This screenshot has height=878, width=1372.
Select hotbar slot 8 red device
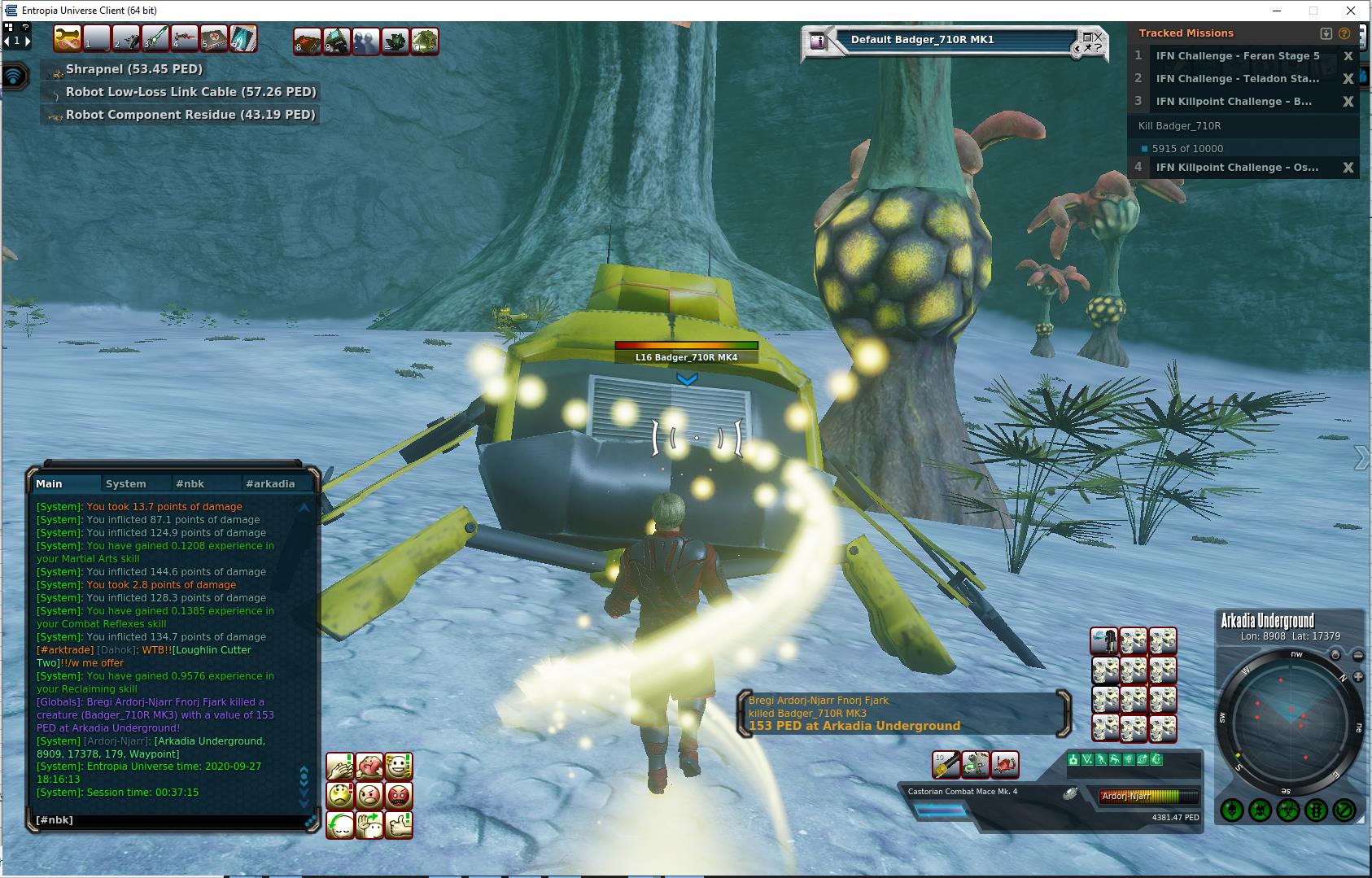(308, 40)
